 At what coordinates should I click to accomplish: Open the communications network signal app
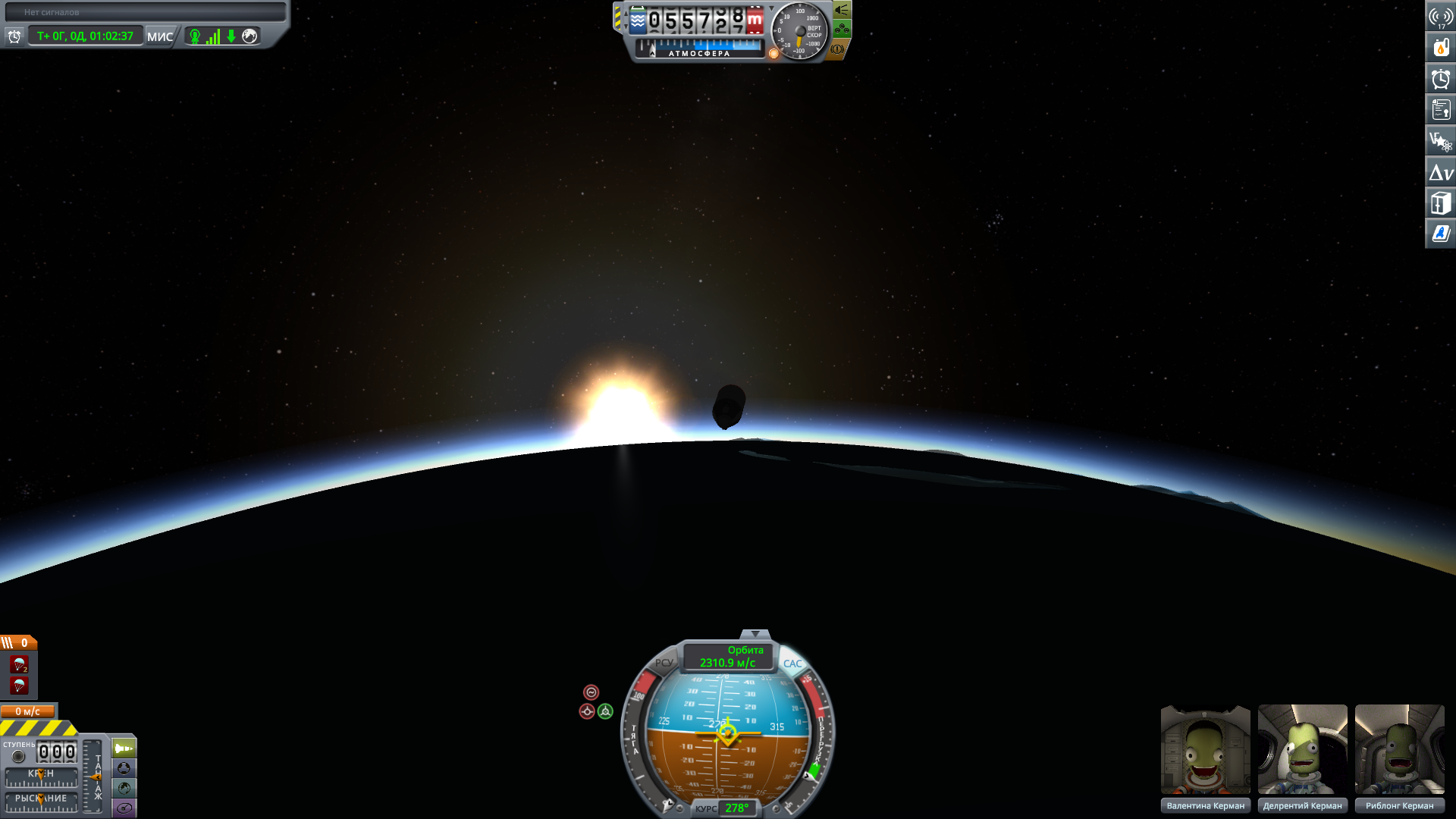[x=1441, y=17]
